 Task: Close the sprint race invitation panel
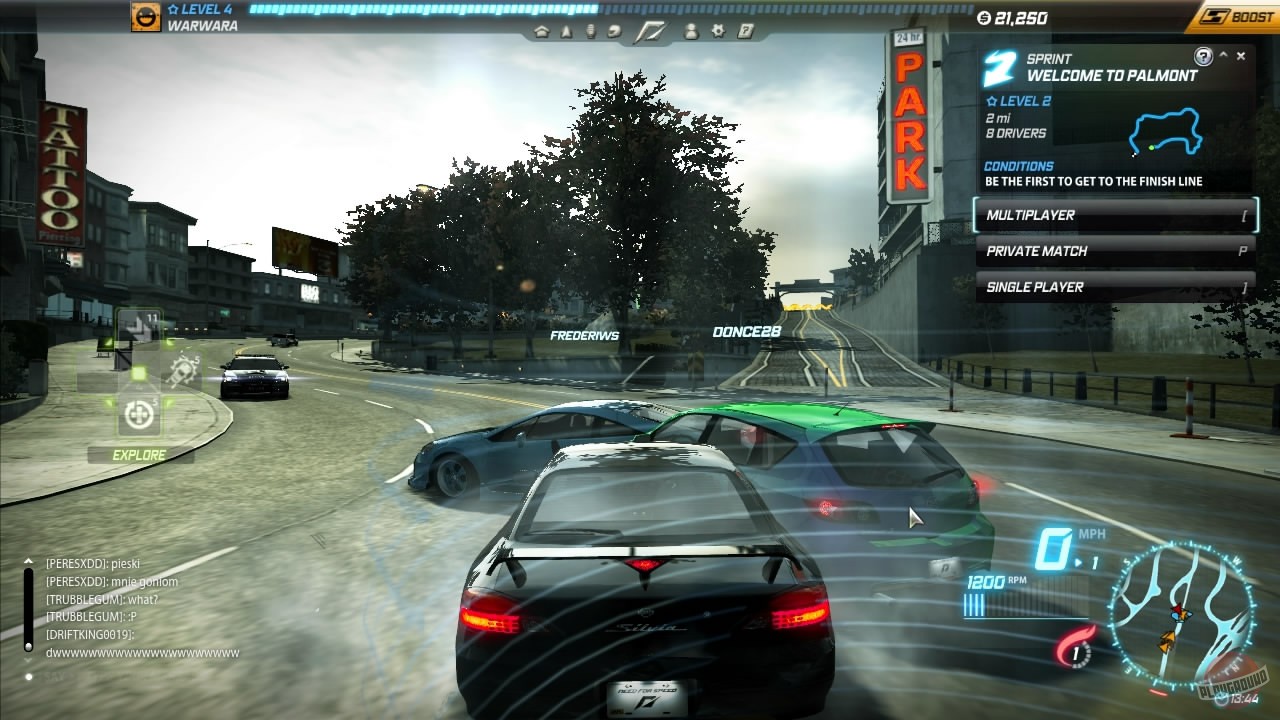(x=1241, y=55)
